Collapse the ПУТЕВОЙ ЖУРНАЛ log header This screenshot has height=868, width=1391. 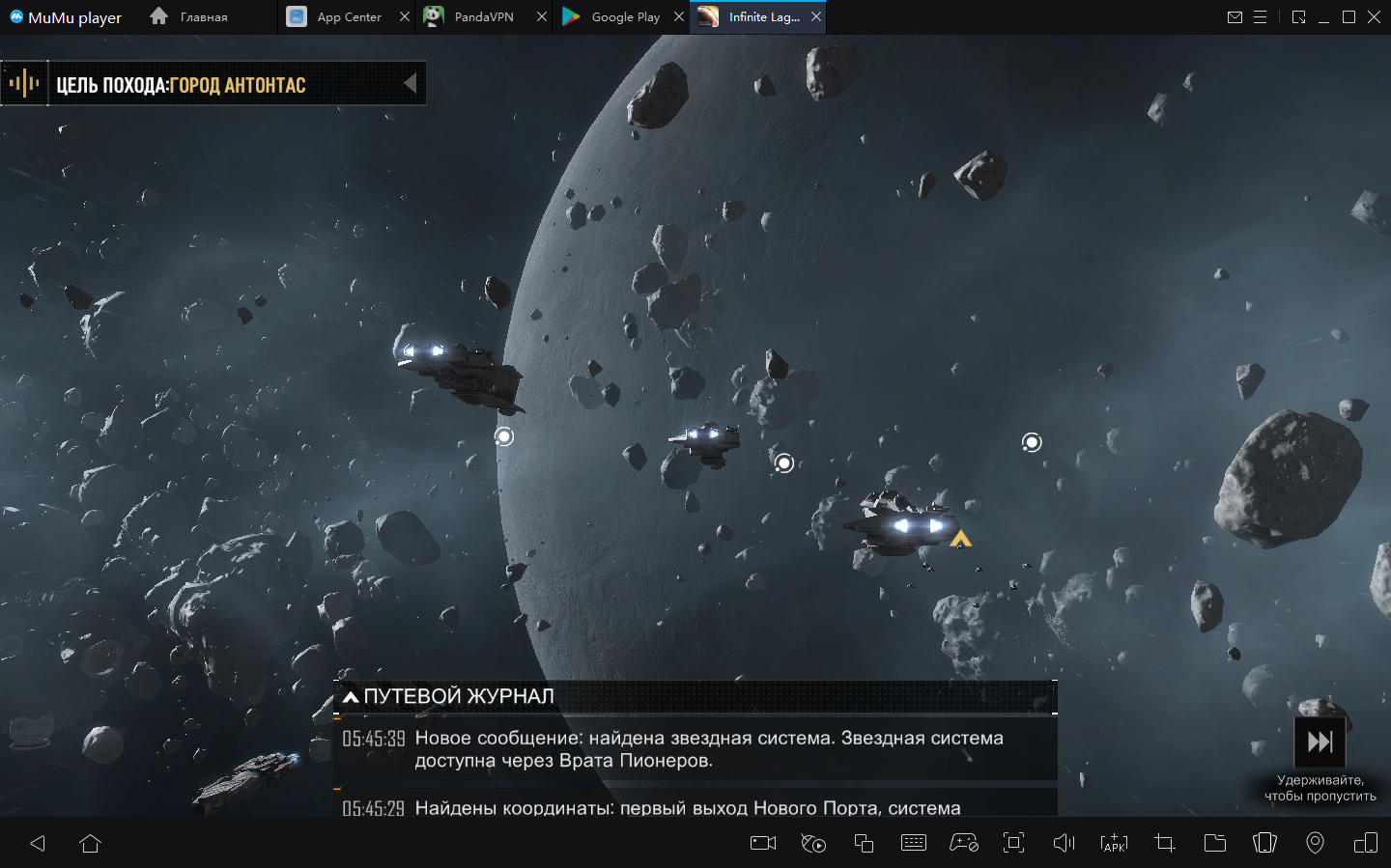352,696
